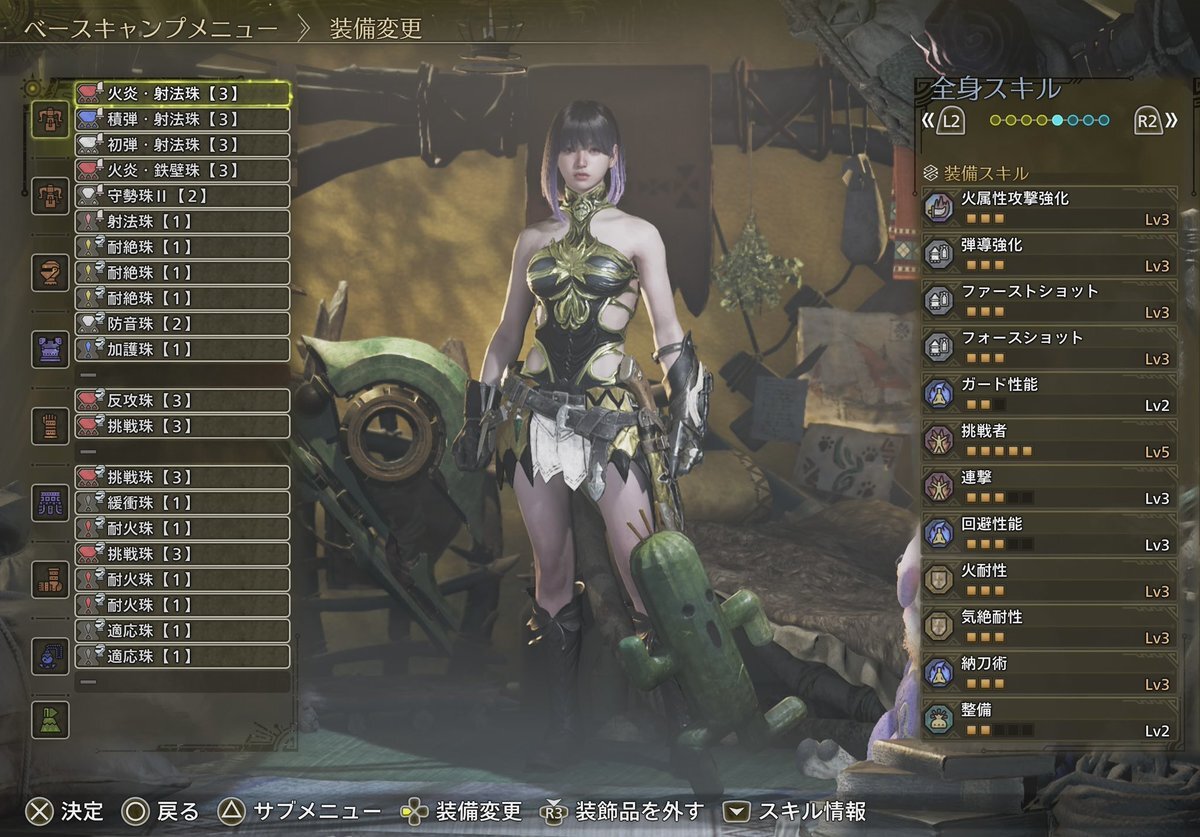Open the ファーストショット skill entry
This screenshot has height=837, width=1200.
[x=1048, y=300]
